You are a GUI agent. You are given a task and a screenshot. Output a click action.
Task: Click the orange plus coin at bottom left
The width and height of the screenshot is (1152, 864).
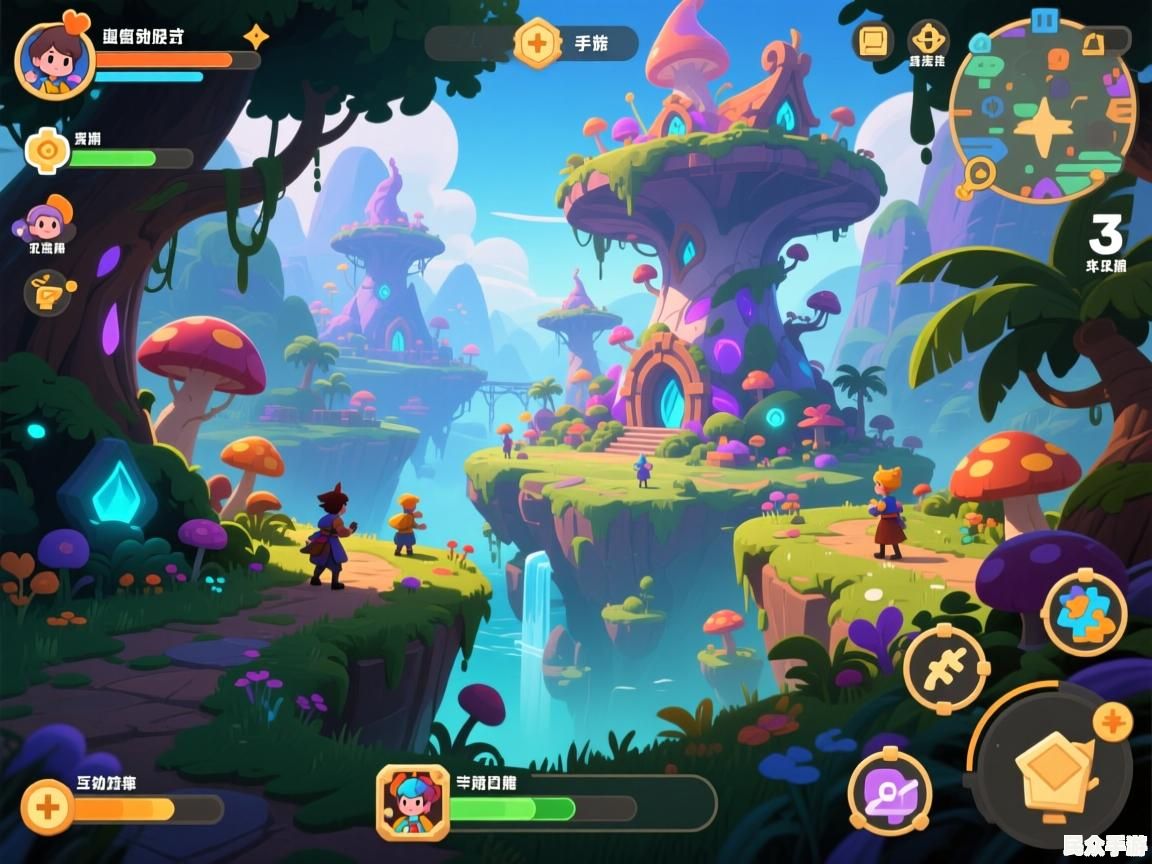tap(47, 806)
